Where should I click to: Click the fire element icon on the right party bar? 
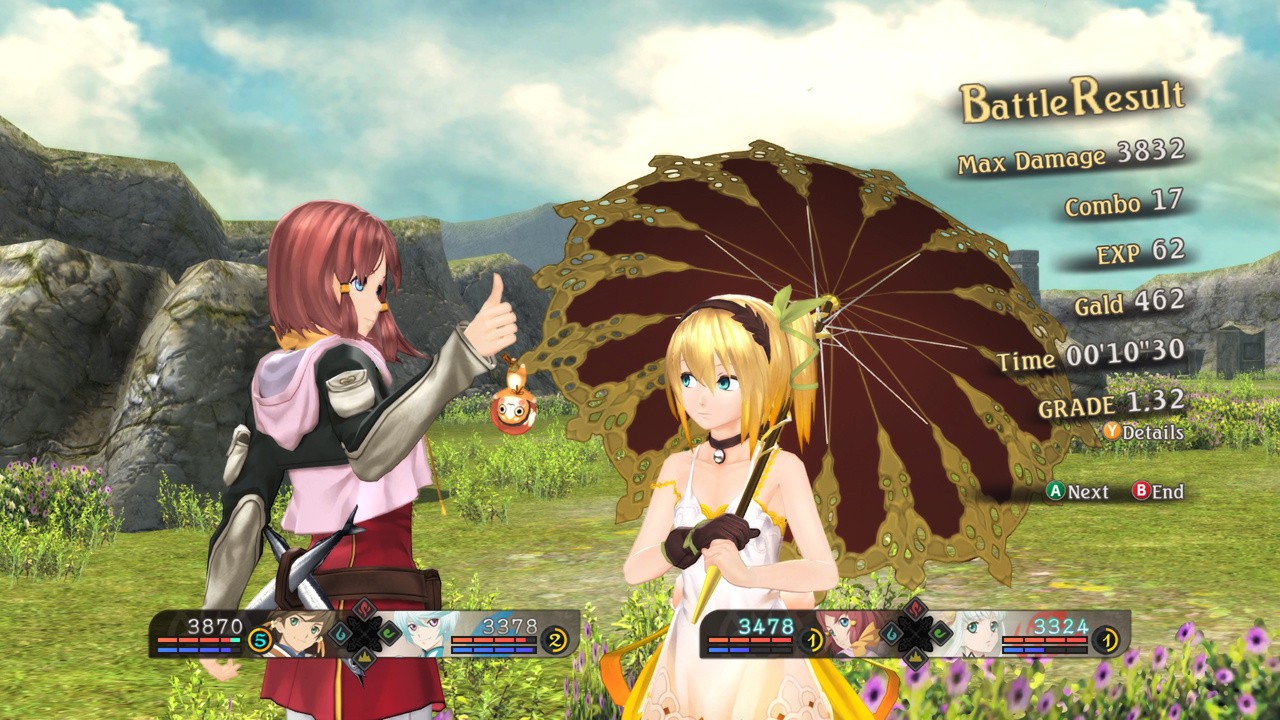(914, 609)
